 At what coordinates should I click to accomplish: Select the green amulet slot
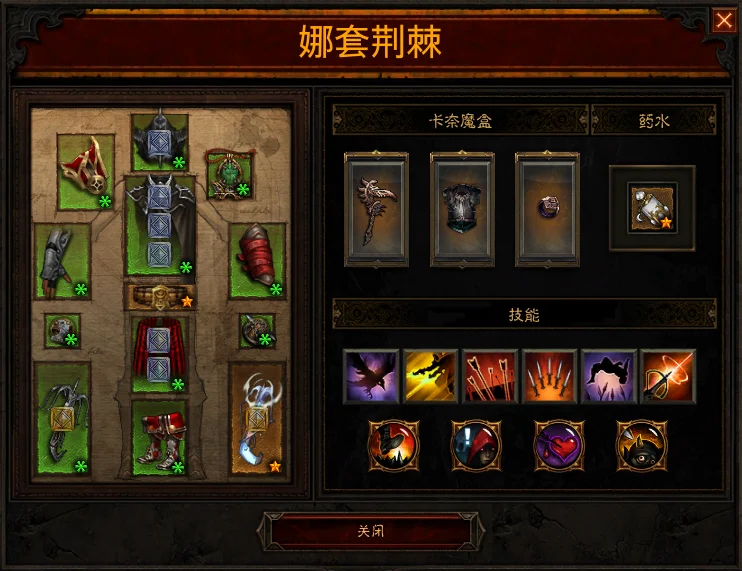[x=228, y=172]
